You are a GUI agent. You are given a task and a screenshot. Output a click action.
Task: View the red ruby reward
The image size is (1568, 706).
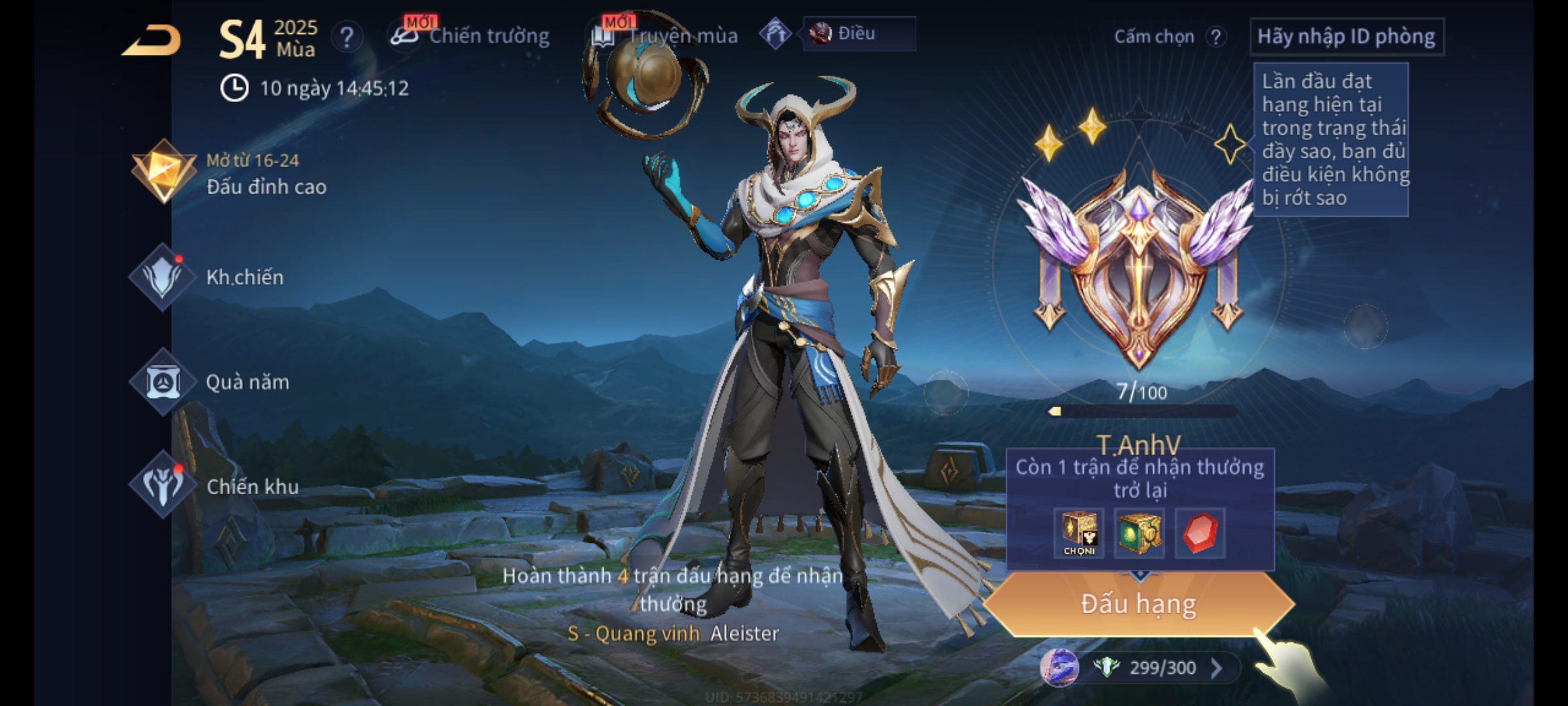point(1200,533)
